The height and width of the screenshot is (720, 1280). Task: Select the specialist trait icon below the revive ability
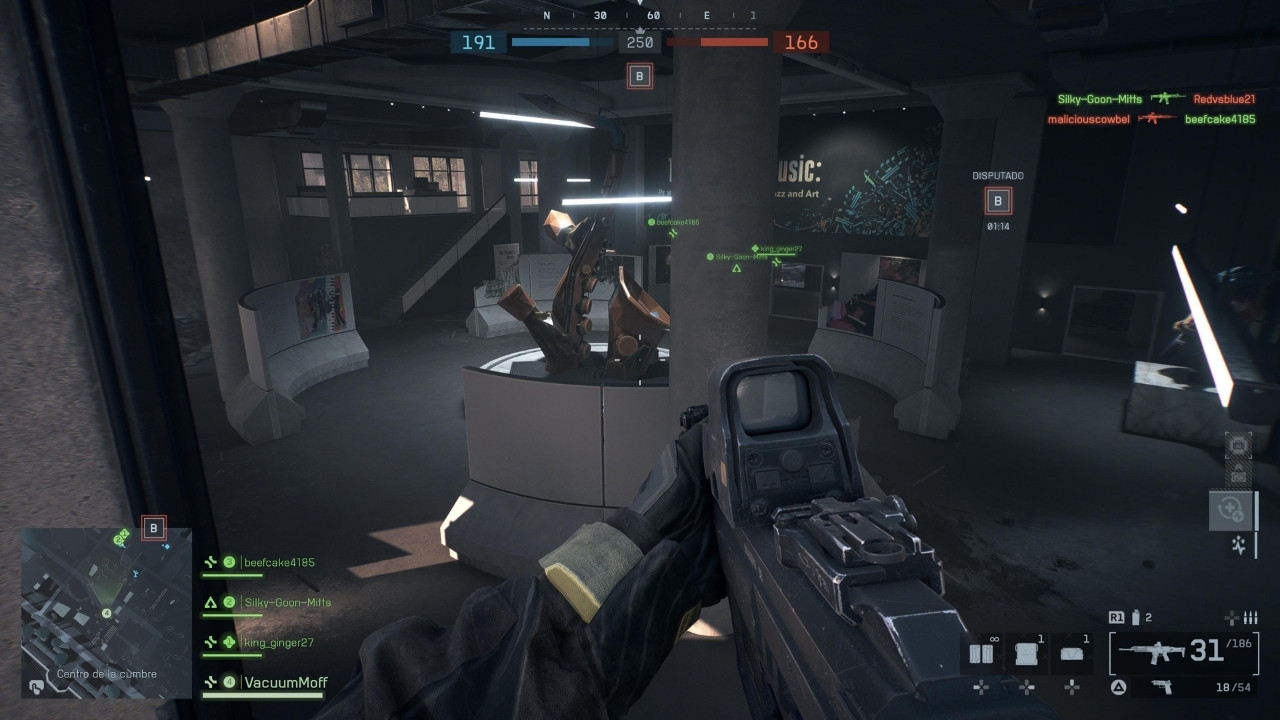pos(1238,545)
